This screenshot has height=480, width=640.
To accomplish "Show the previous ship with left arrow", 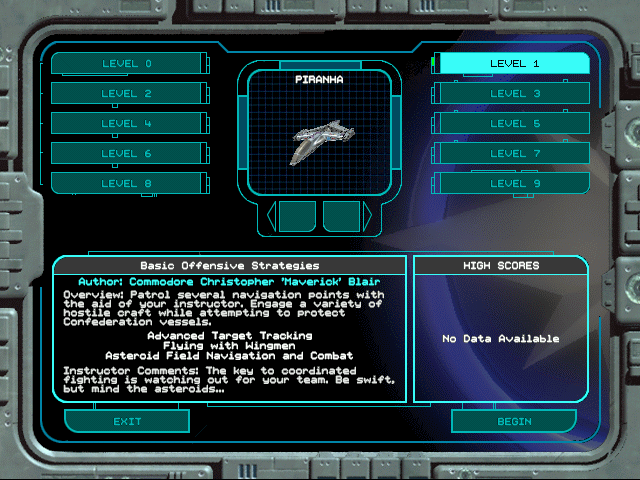I will 270,216.
